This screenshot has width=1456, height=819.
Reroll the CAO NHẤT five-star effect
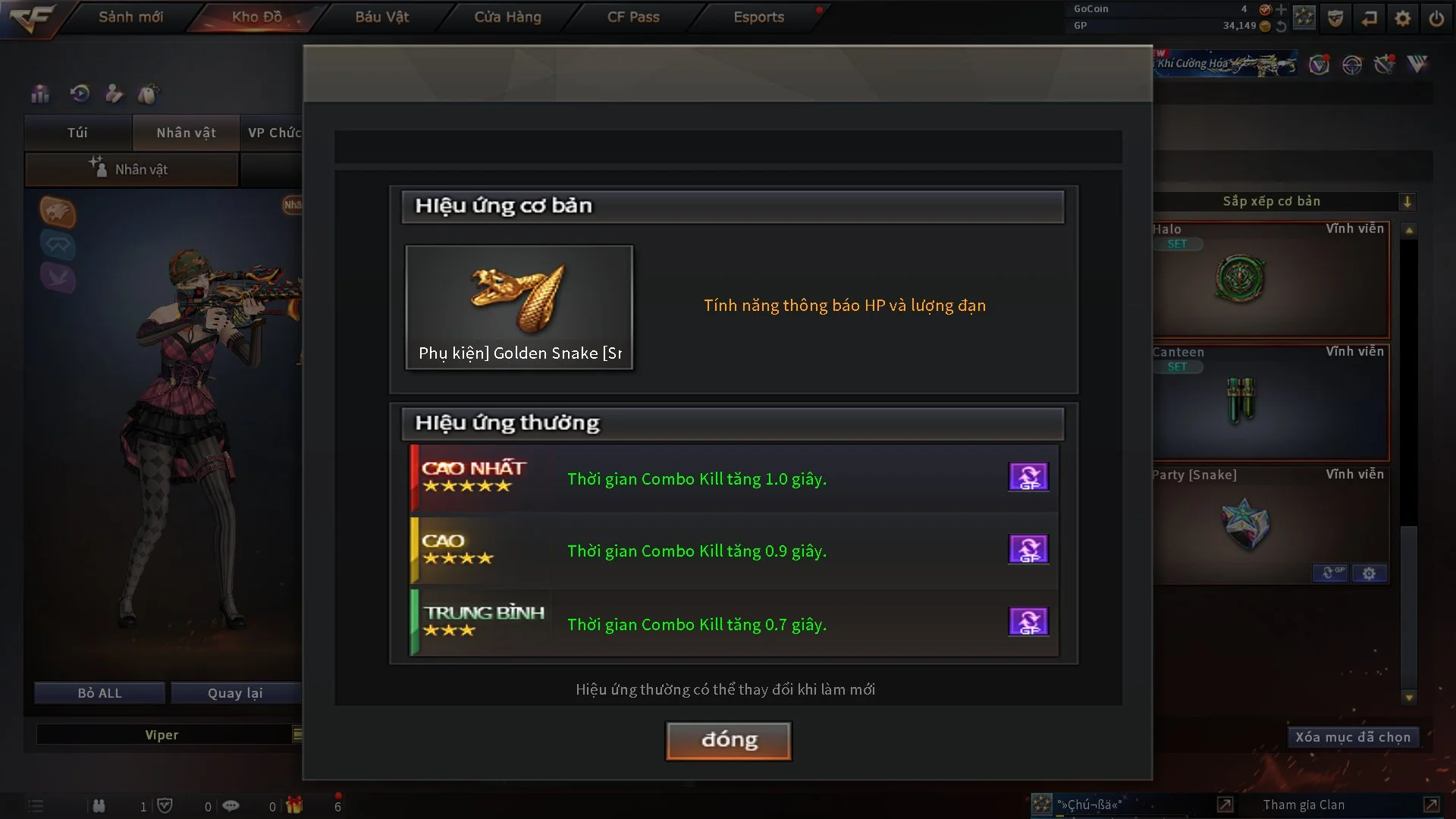click(1028, 477)
